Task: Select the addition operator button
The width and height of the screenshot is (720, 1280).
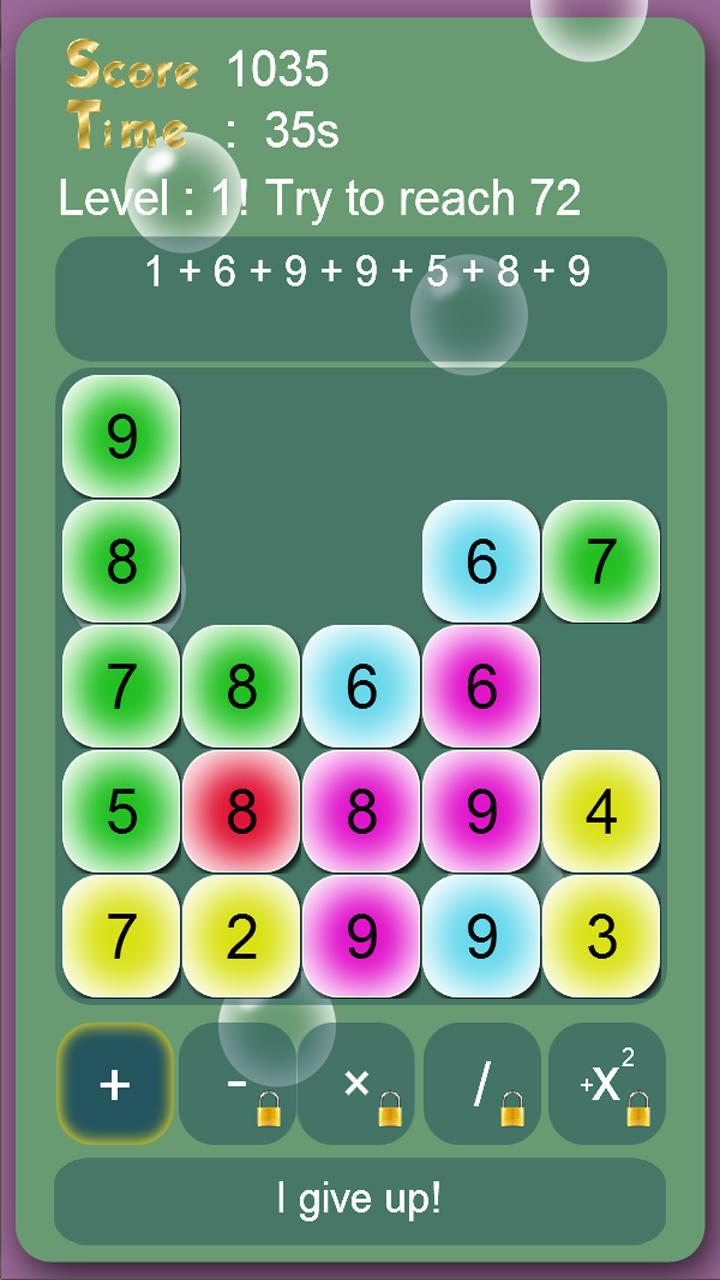Action: 115,1084
